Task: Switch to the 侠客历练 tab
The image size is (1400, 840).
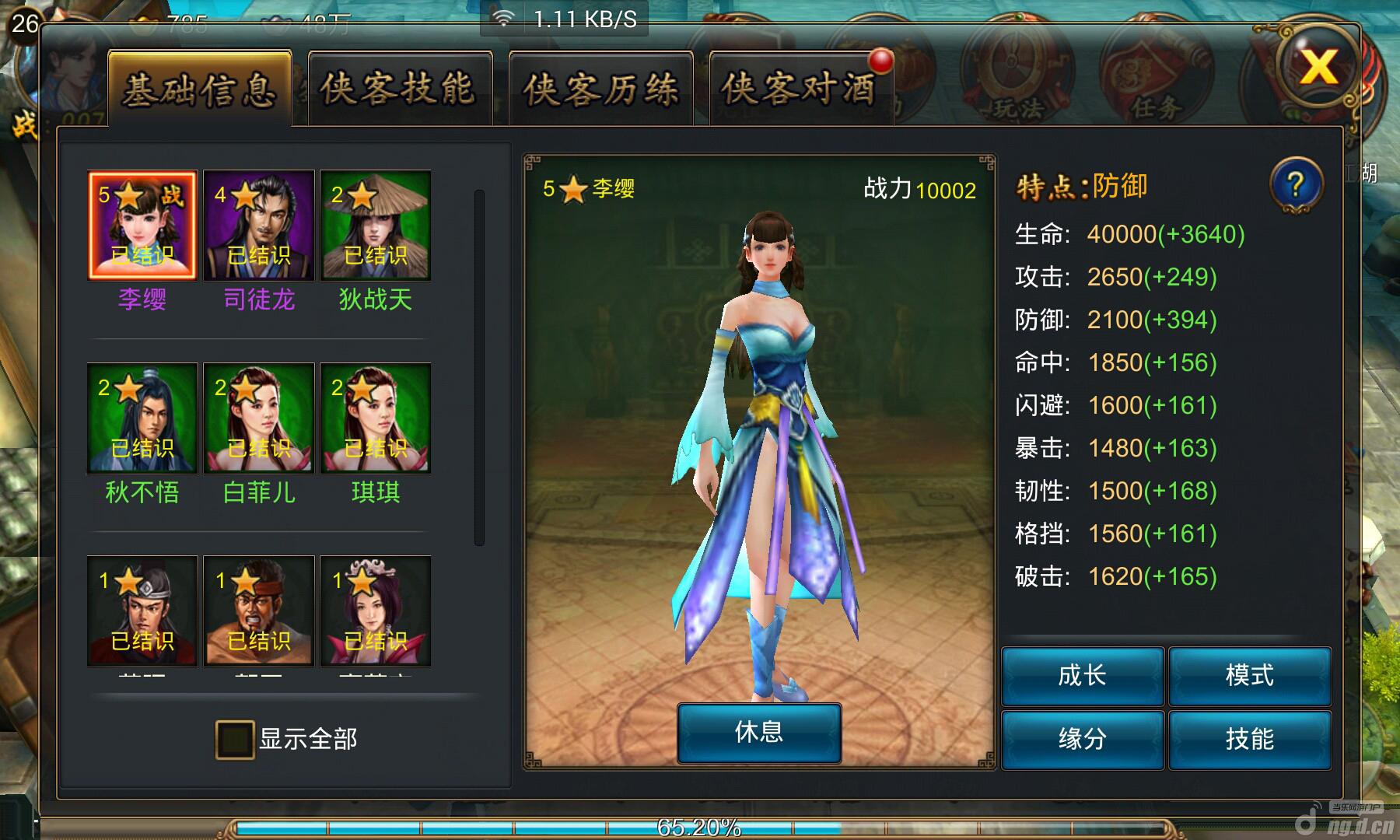Action: coord(600,89)
